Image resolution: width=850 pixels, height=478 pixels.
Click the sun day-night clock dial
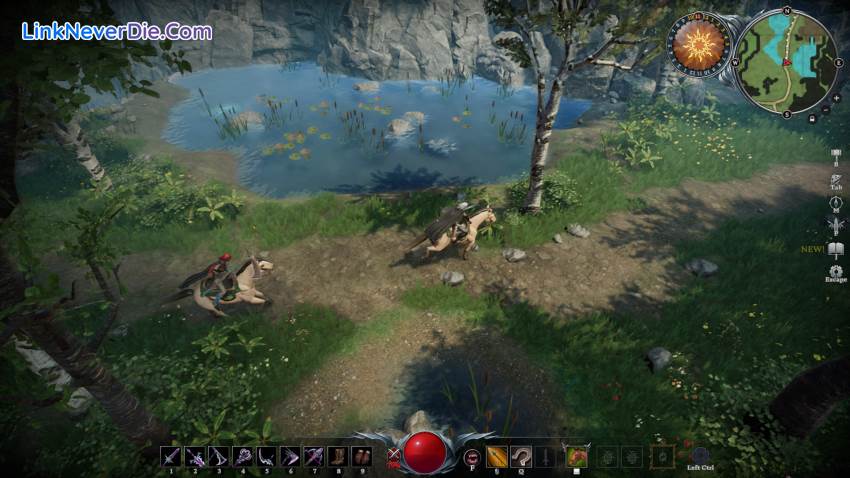(x=697, y=44)
